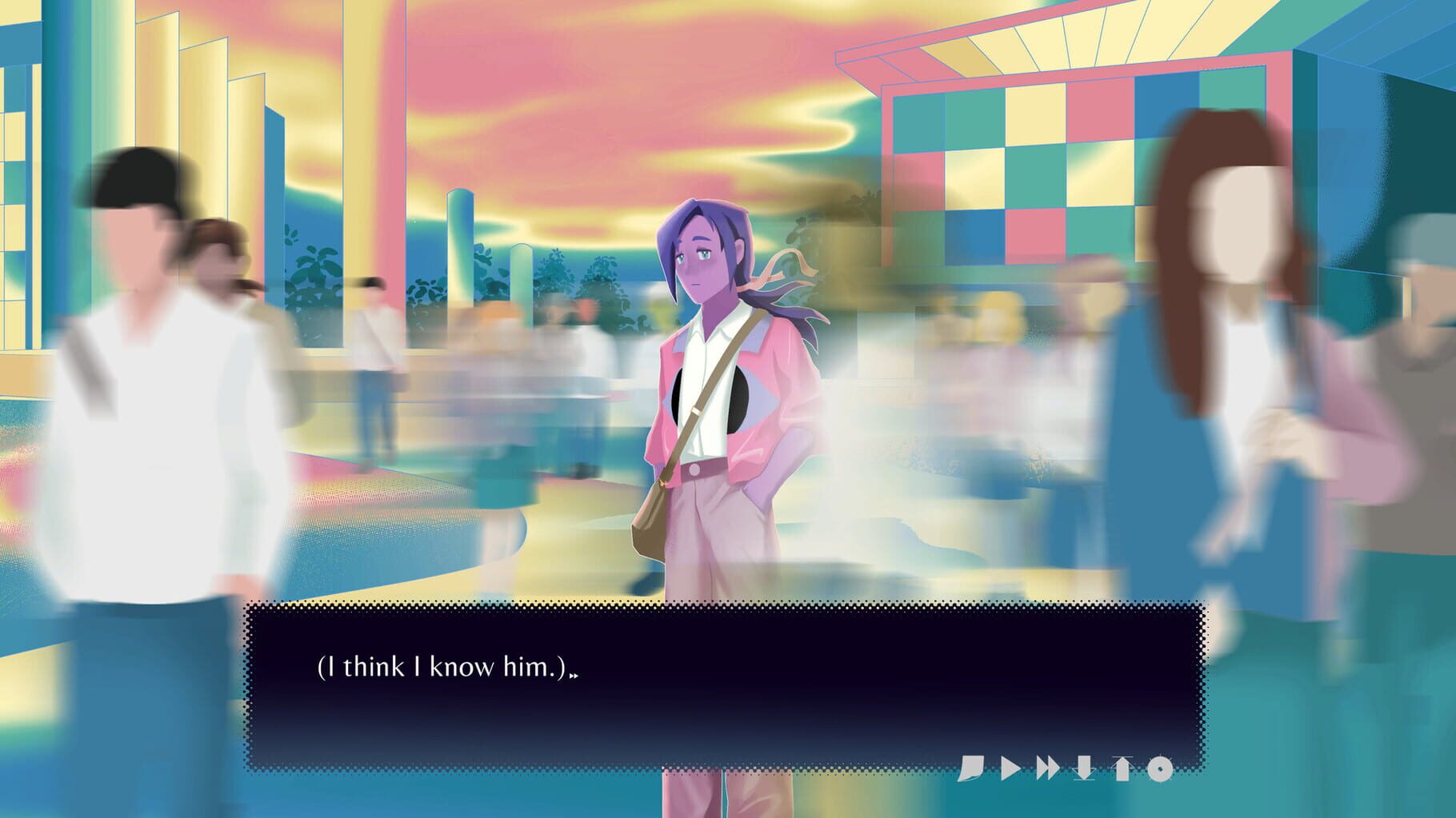The image size is (1456, 818).
Task: Click the double-arrow icon in the quick menu
Action: click(1048, 768)
